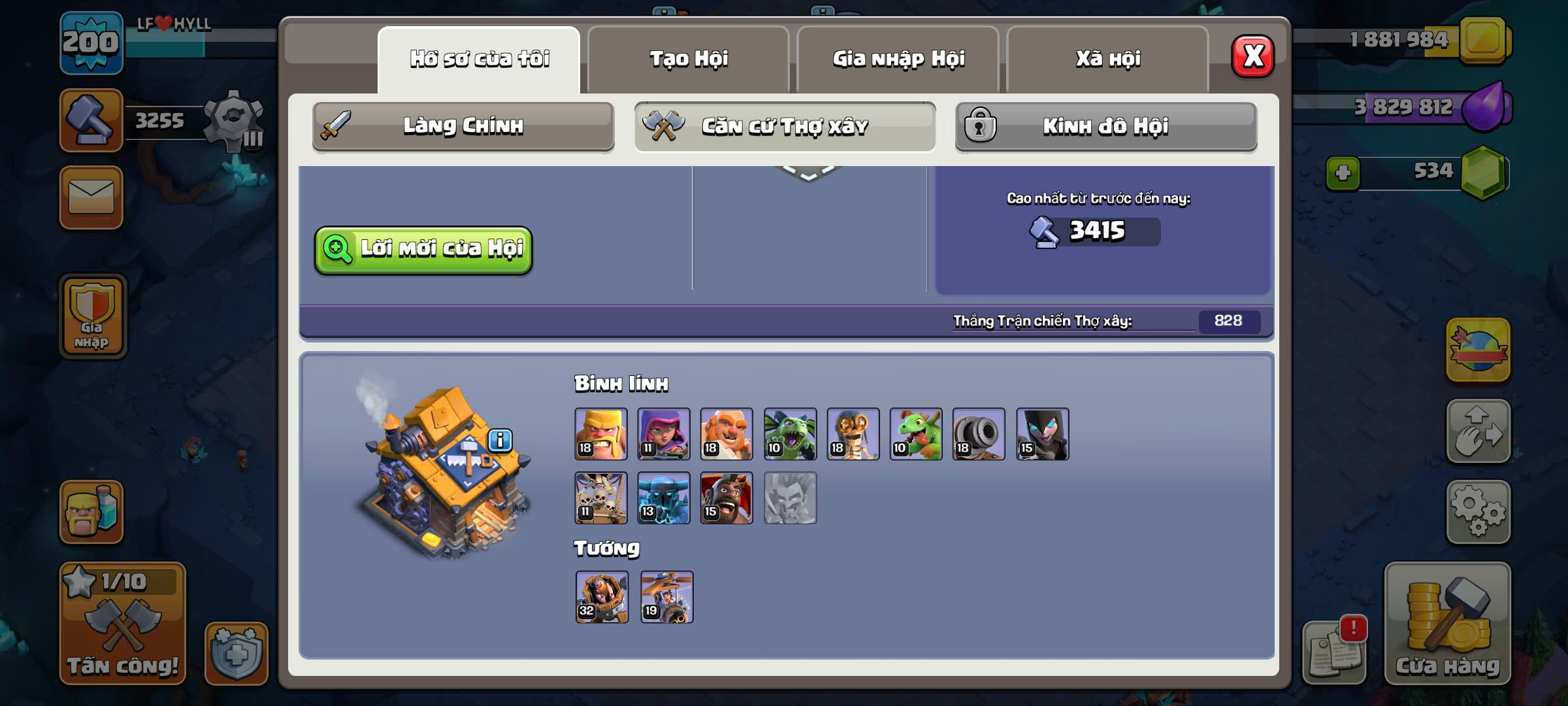1568x706 pixels.
Task: Show the Làng Chính profile section
Action: (463, 126)
